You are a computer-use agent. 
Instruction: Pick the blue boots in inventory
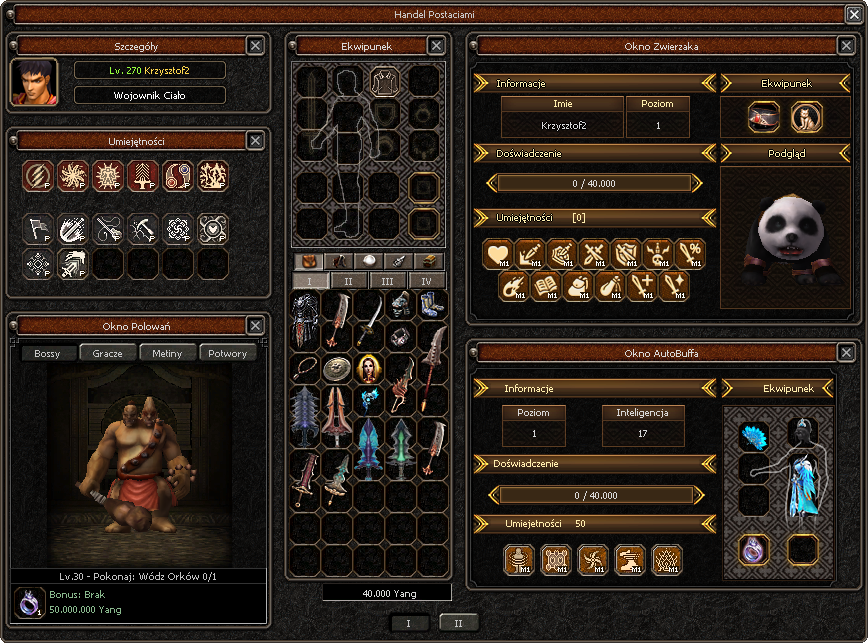click(431, 306)
